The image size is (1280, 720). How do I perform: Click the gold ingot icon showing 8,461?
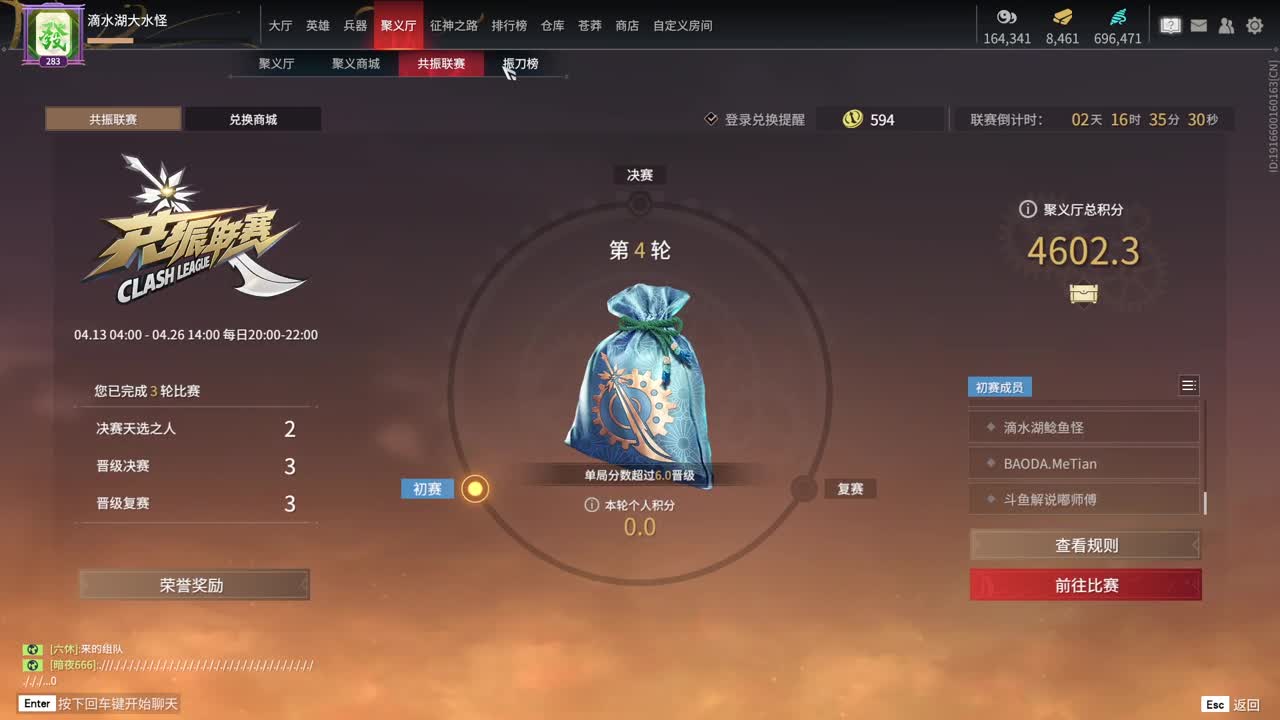click(1063, 17)
